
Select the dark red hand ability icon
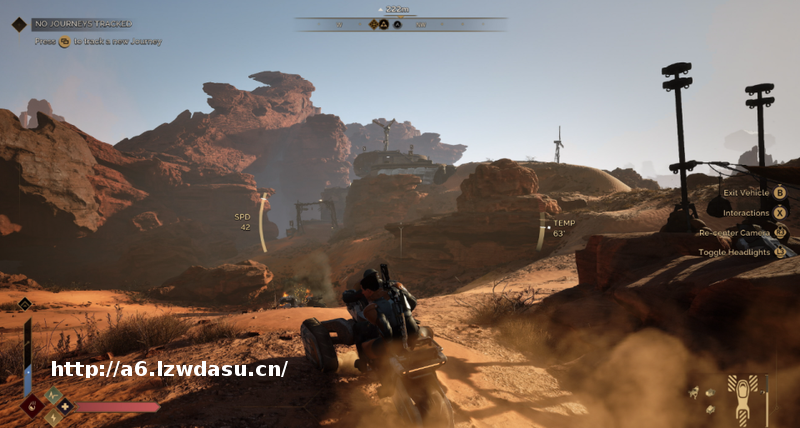pyautogui.click(x=30, y=405)
